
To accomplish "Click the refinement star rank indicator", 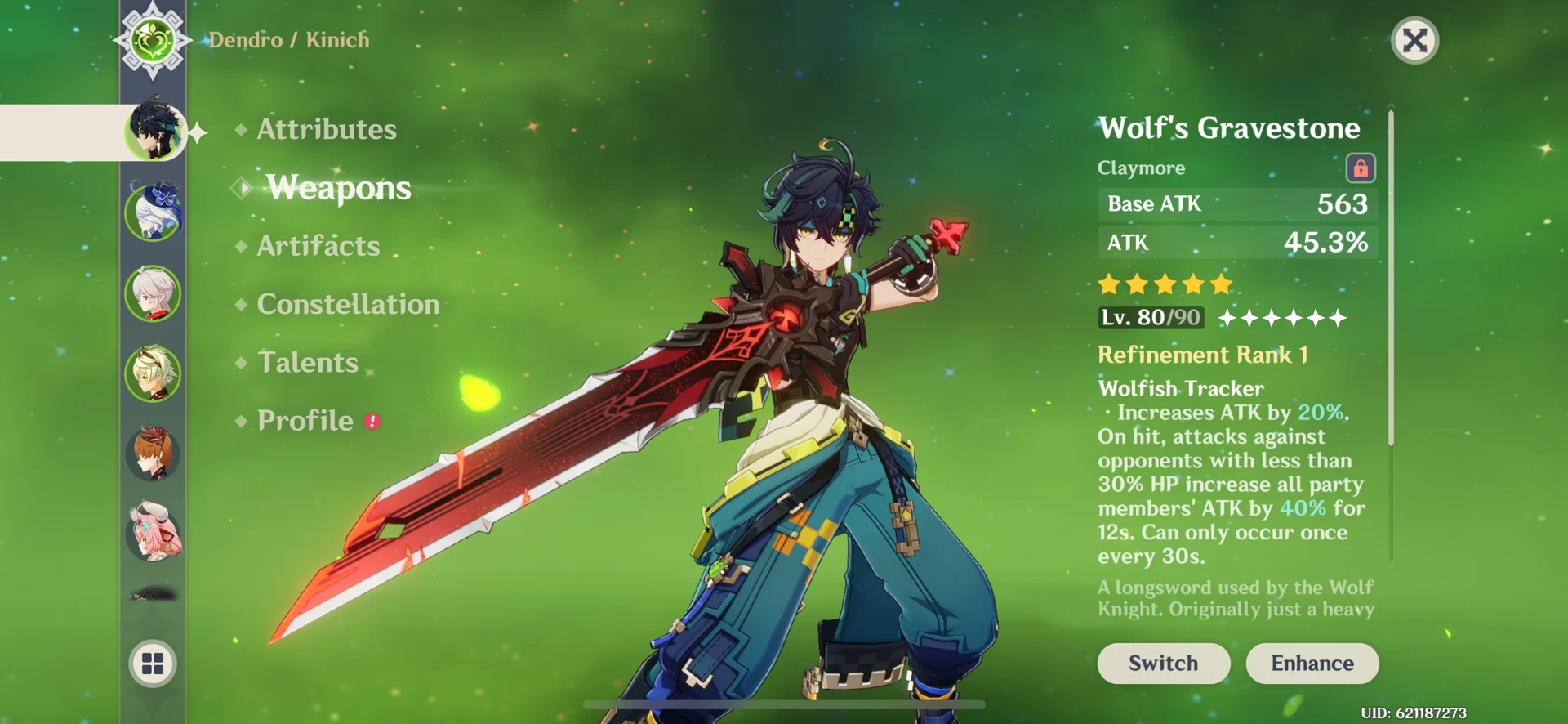I will click(1284, 318).
